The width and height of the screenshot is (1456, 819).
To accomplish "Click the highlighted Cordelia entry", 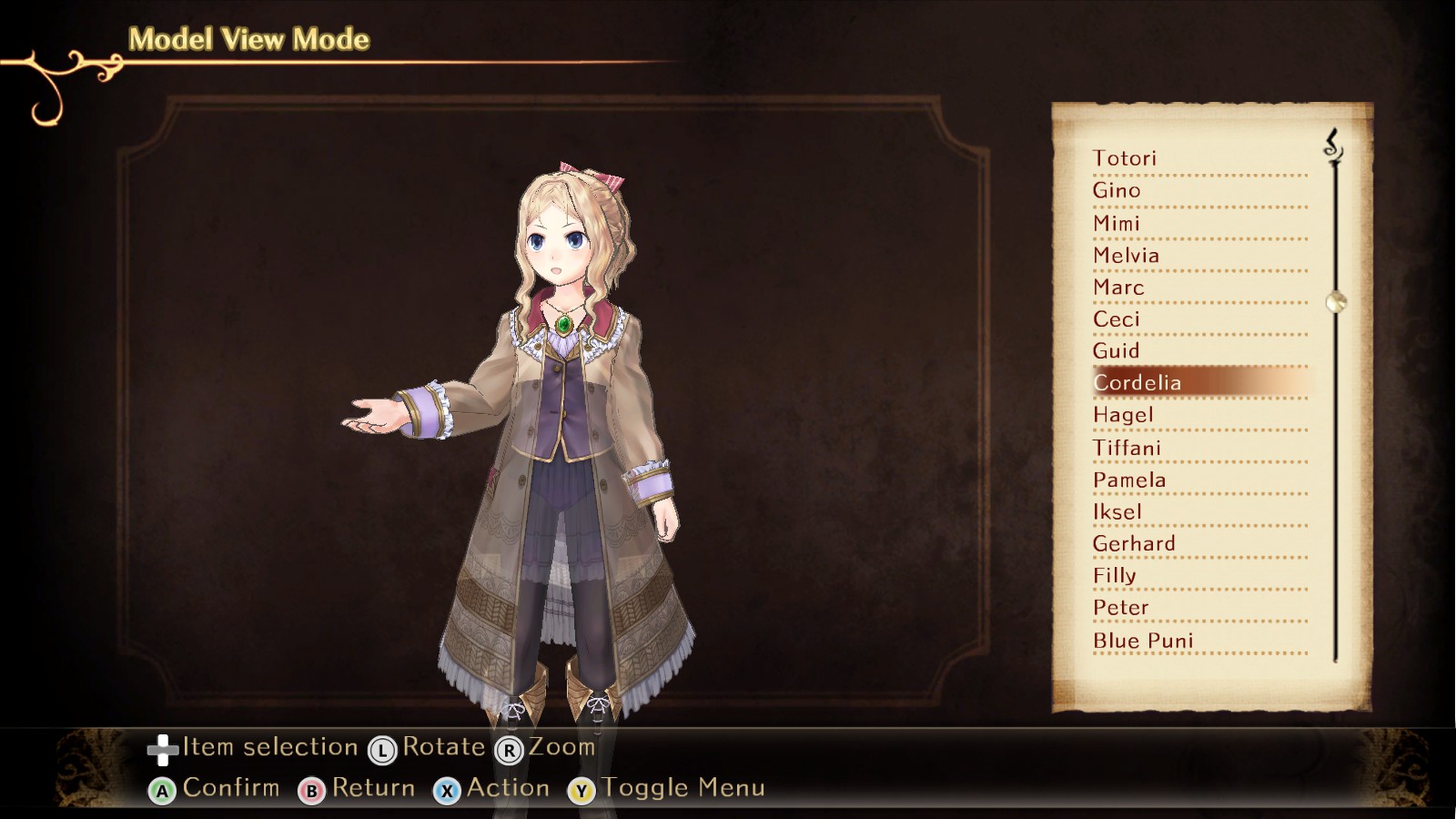I will point(1137,383).
